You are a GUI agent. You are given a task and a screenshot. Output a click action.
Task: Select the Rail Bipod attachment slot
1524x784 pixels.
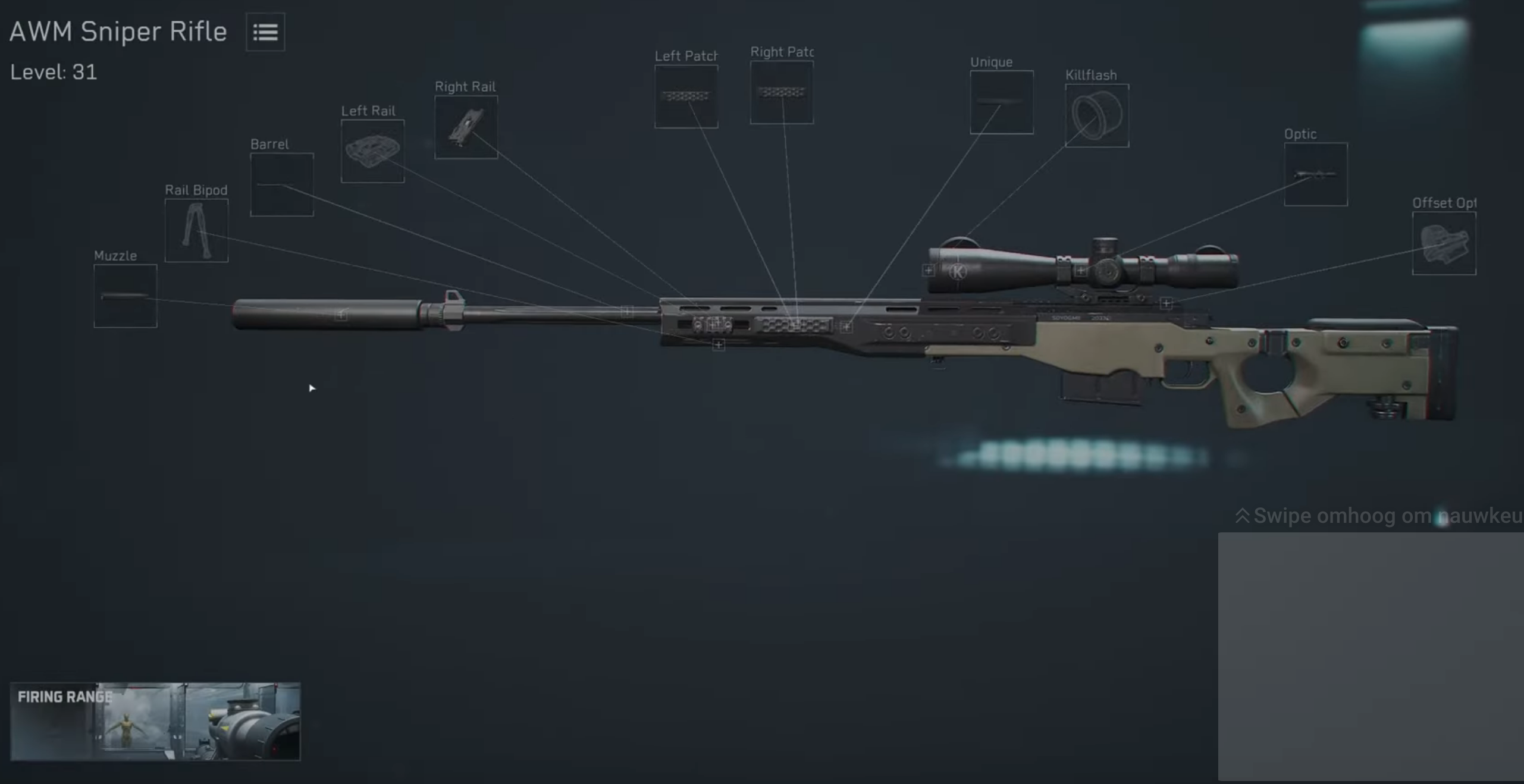tap(196, 231)
